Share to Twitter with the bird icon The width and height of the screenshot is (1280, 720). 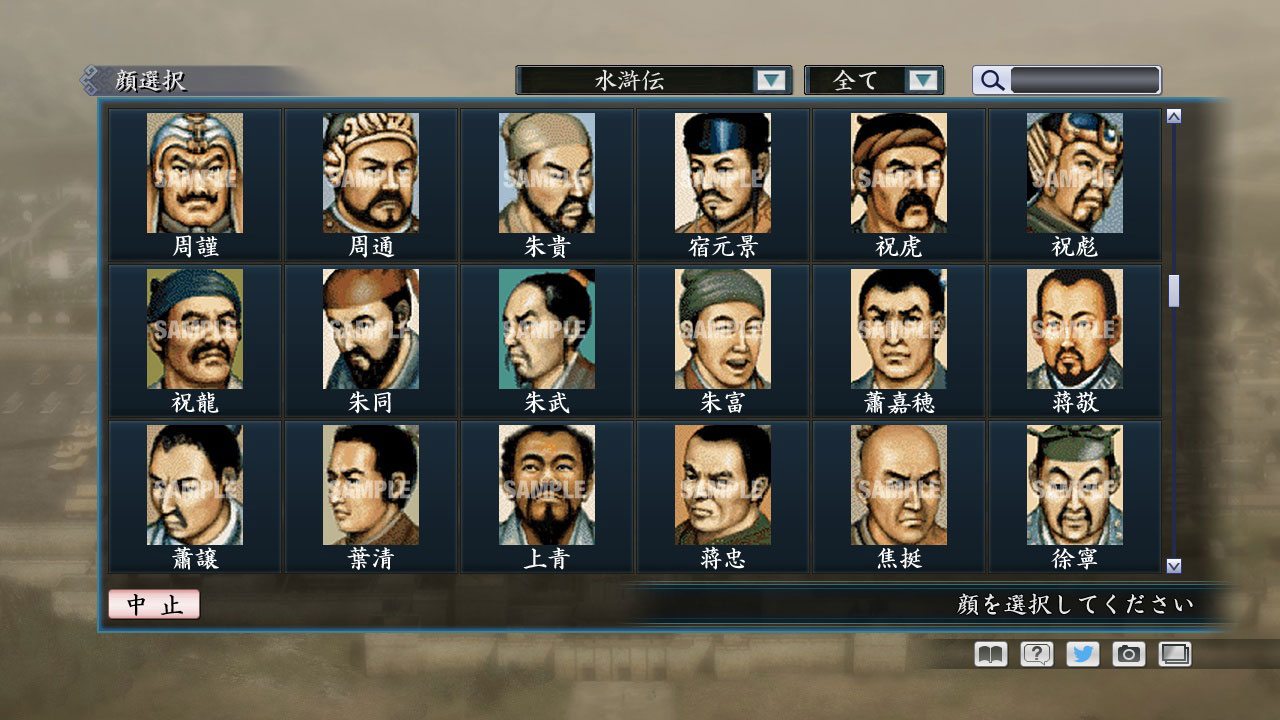click(1081, 654)
